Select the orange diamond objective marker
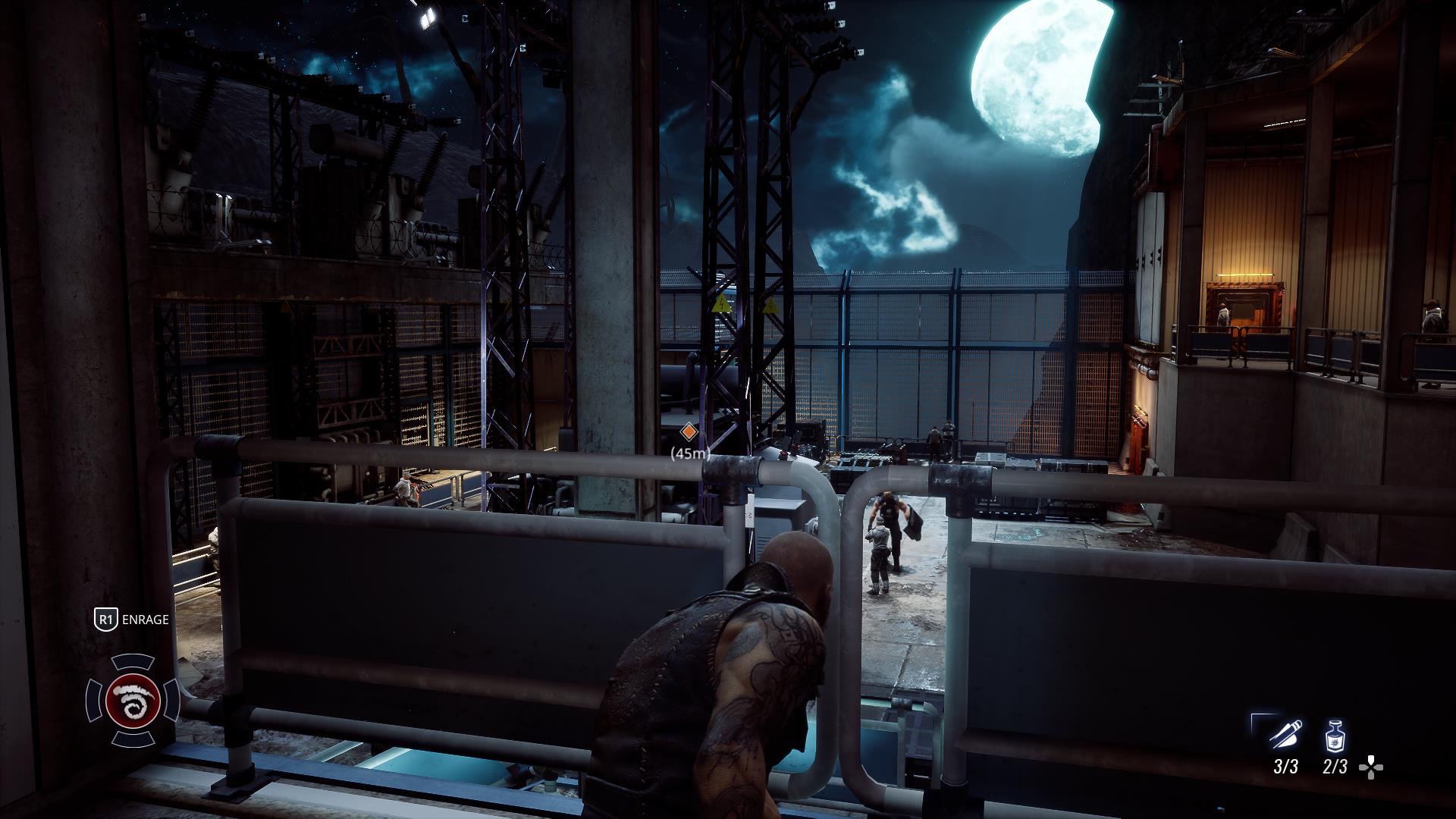The image size is (1456, 819). coord(689,432)
